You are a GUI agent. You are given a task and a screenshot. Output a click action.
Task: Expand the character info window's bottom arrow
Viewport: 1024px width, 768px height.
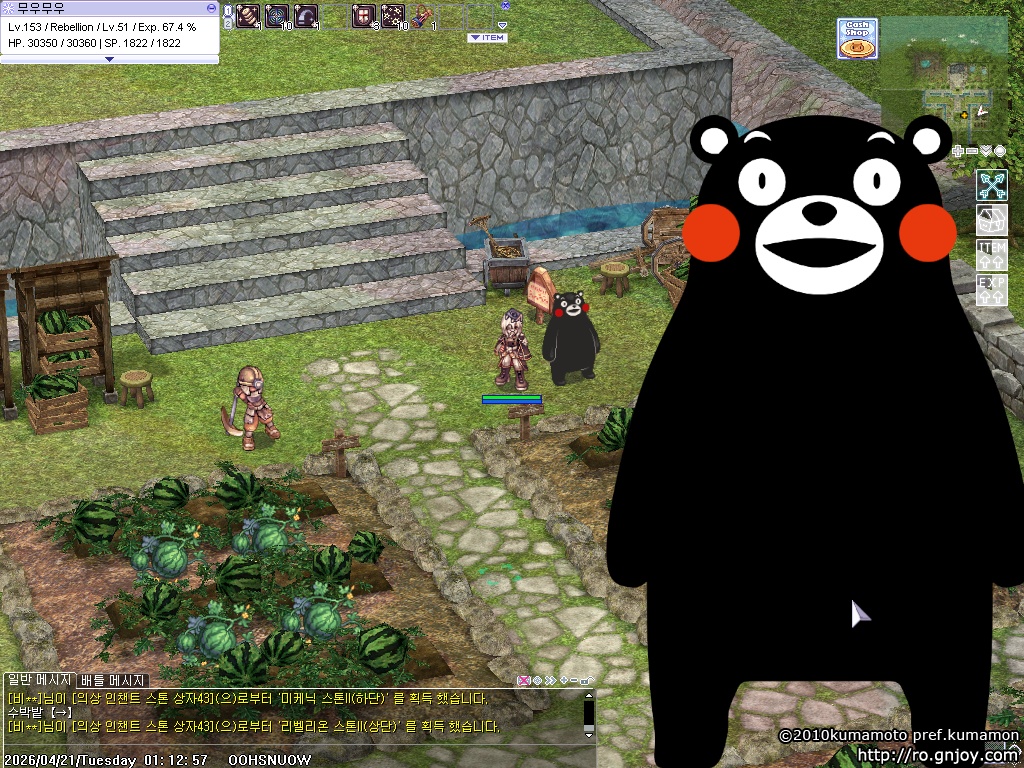[109, 59]
